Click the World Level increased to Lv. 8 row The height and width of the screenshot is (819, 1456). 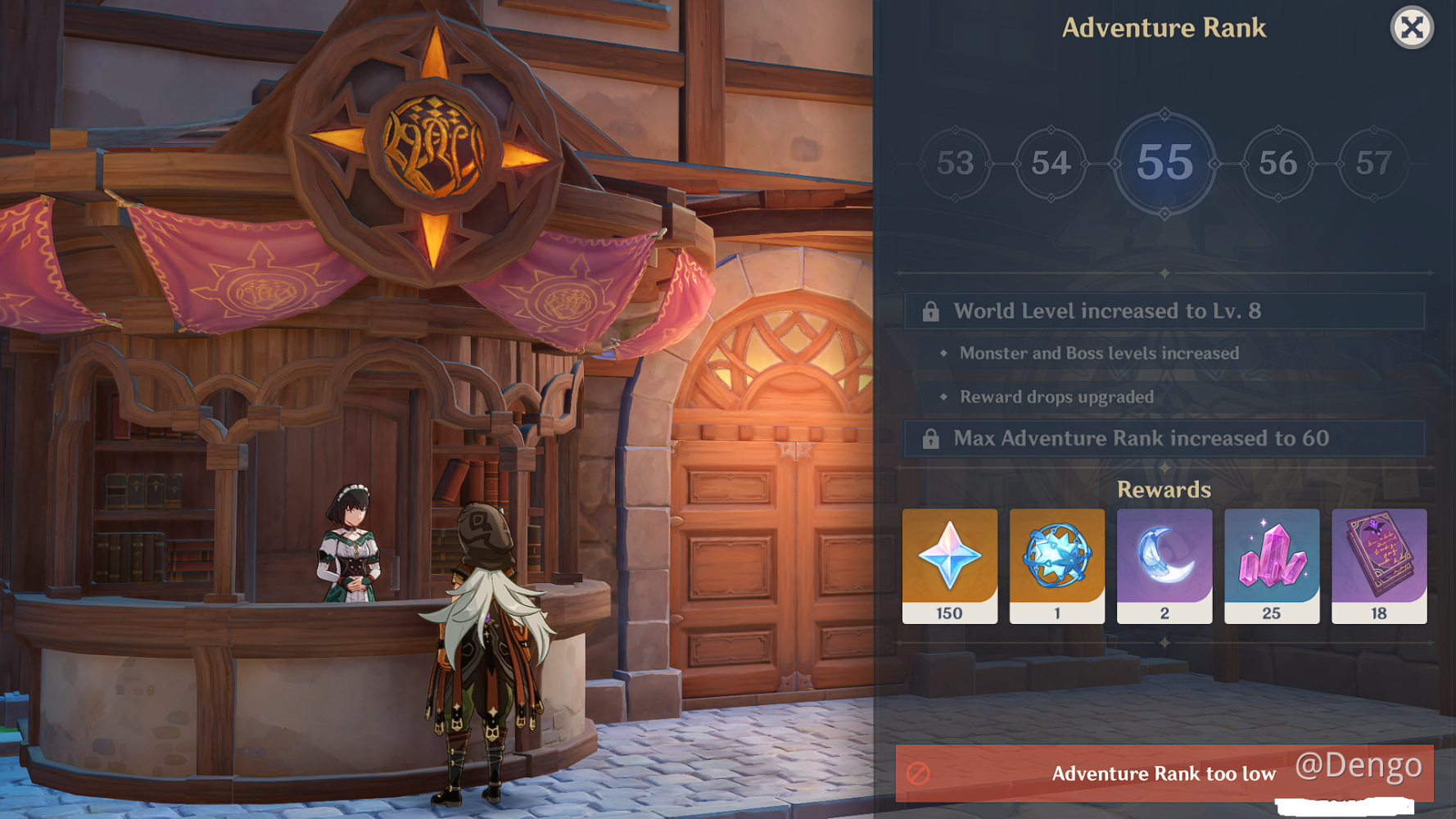(x=1164, y=311)
